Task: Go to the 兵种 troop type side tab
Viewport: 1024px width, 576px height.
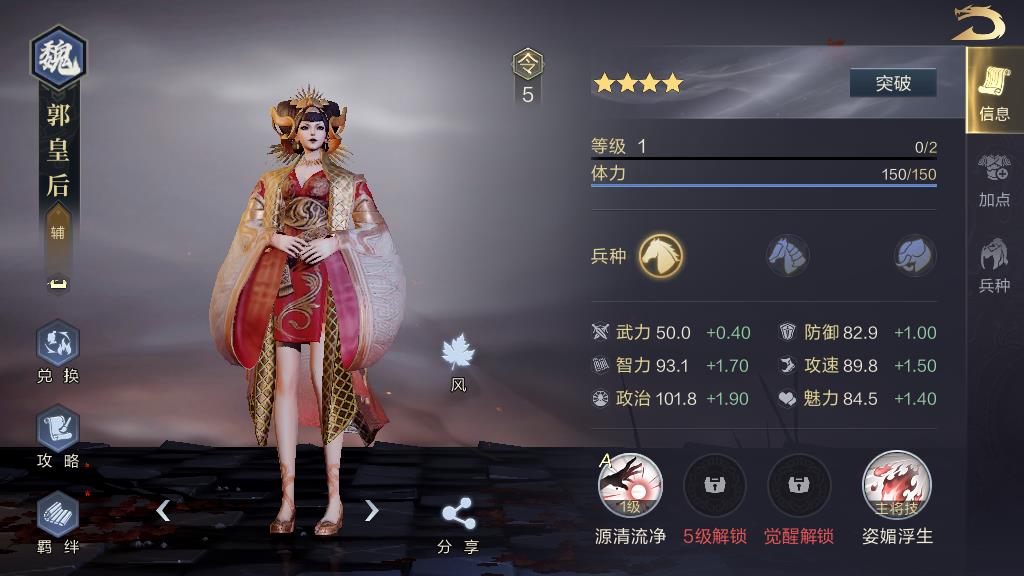Action: [x=994, y=265]
